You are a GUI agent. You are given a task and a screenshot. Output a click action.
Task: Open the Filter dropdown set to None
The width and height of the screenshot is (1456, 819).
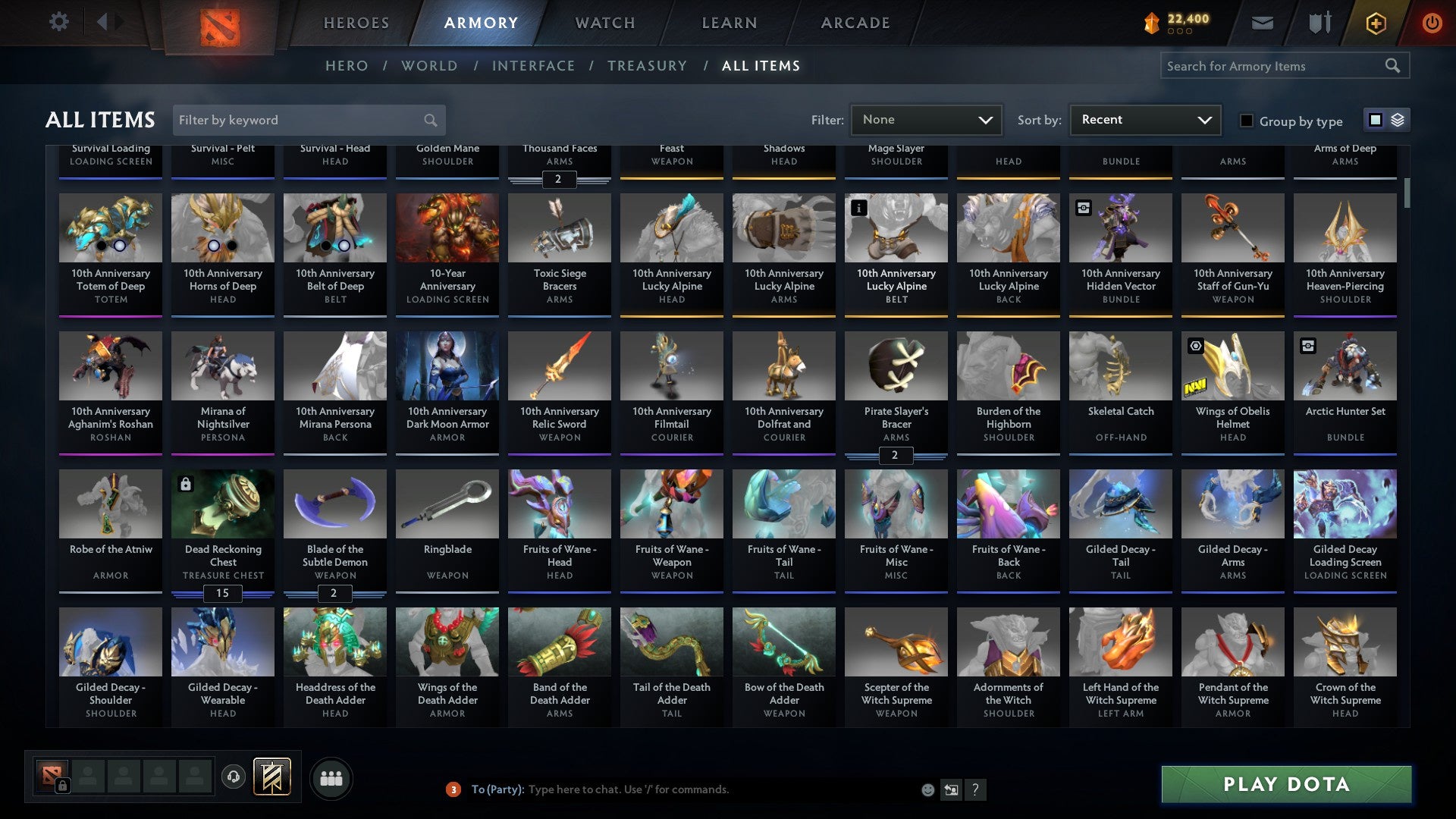click(x=926, y=119)
